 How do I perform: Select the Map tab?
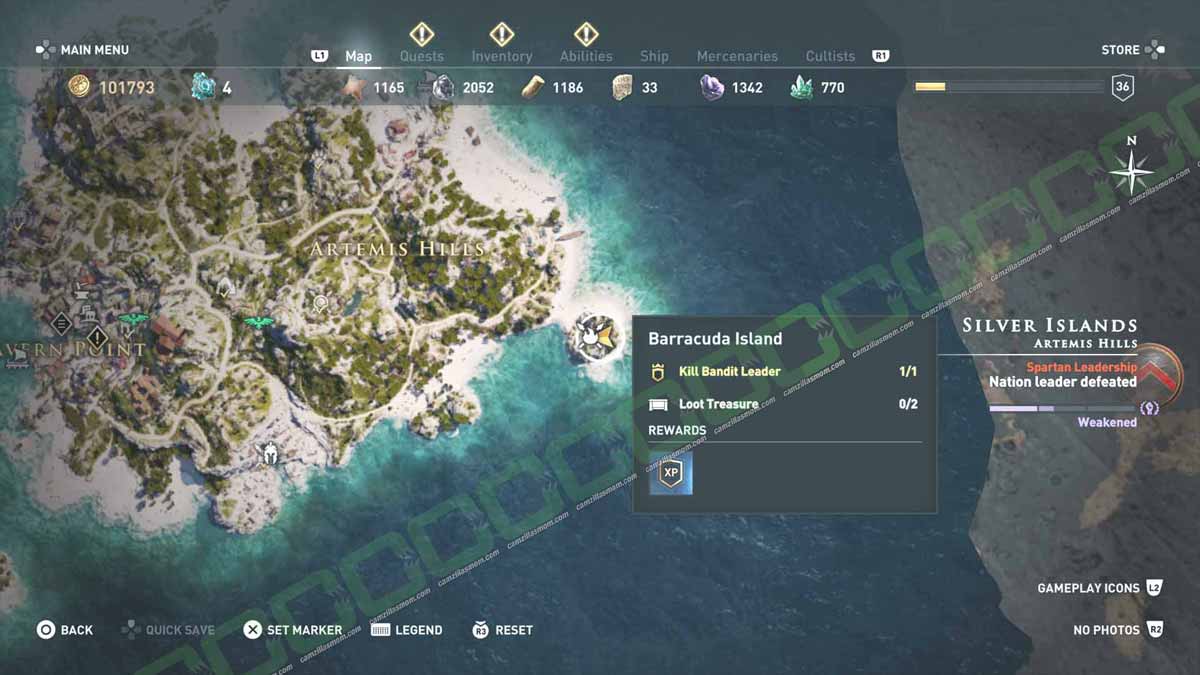pyautogui.click(x=358, y=56)
